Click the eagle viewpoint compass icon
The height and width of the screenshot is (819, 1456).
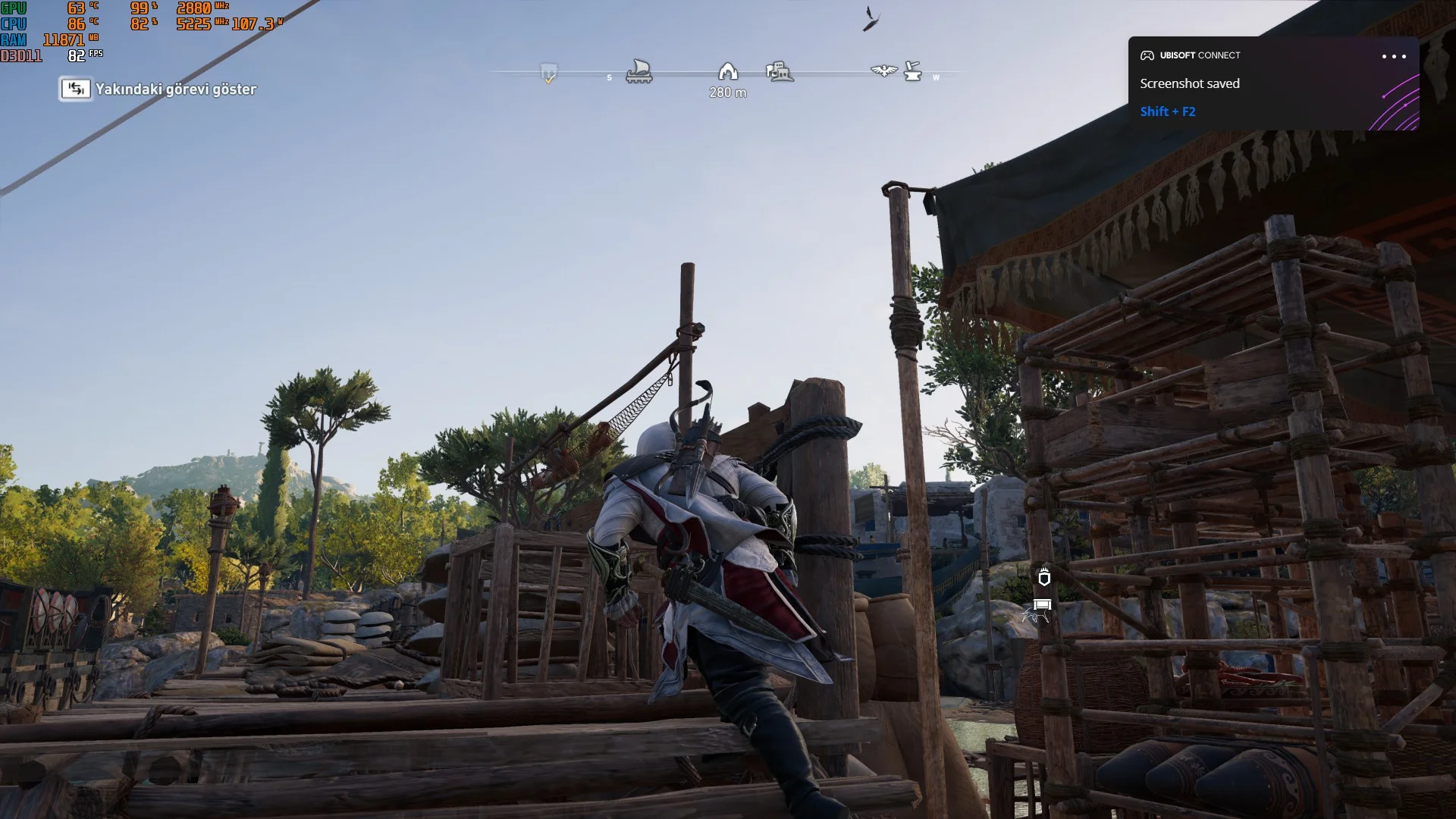(x=883, y=71)
